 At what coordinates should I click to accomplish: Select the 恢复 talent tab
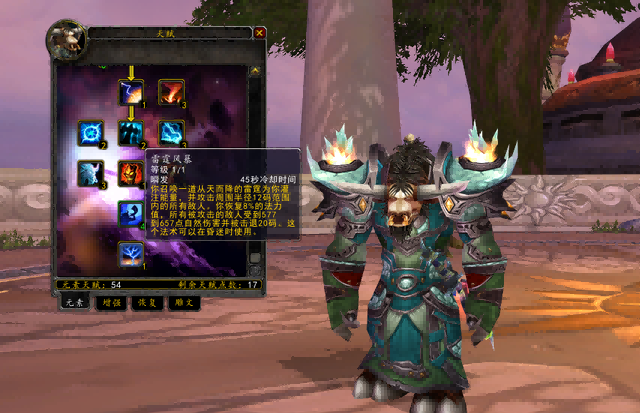click(147, 302)
